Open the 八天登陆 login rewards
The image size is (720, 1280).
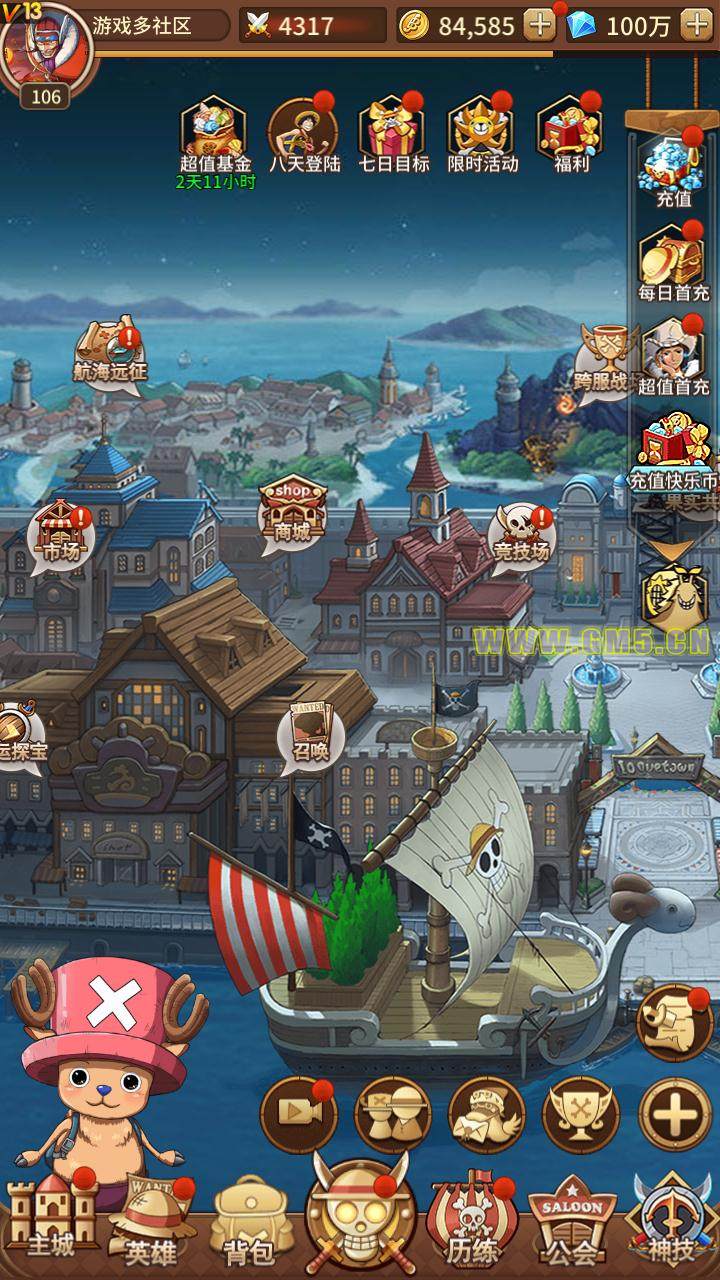tap(303, 130)
